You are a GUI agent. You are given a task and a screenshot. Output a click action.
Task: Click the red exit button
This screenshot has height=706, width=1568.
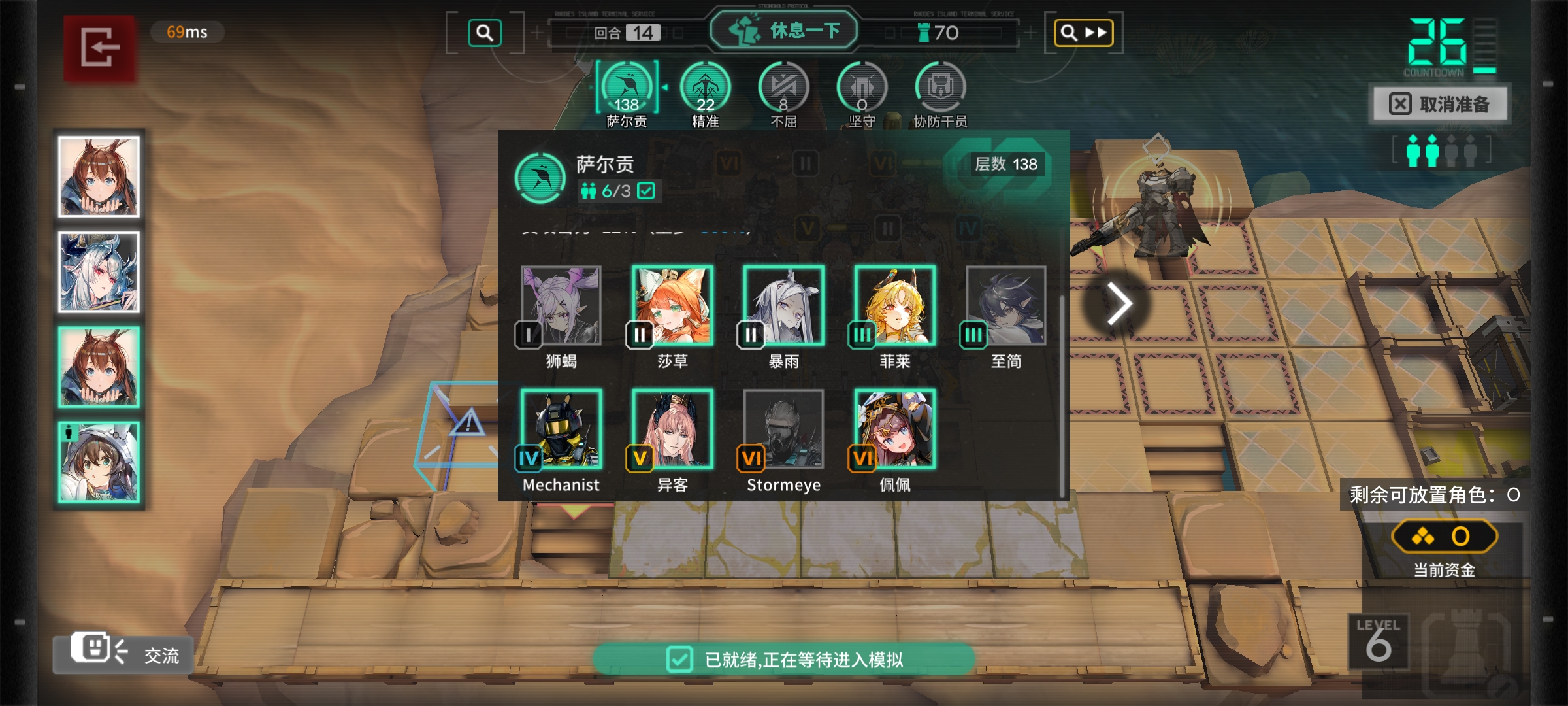pyautogui.click(x=99, y=48)
